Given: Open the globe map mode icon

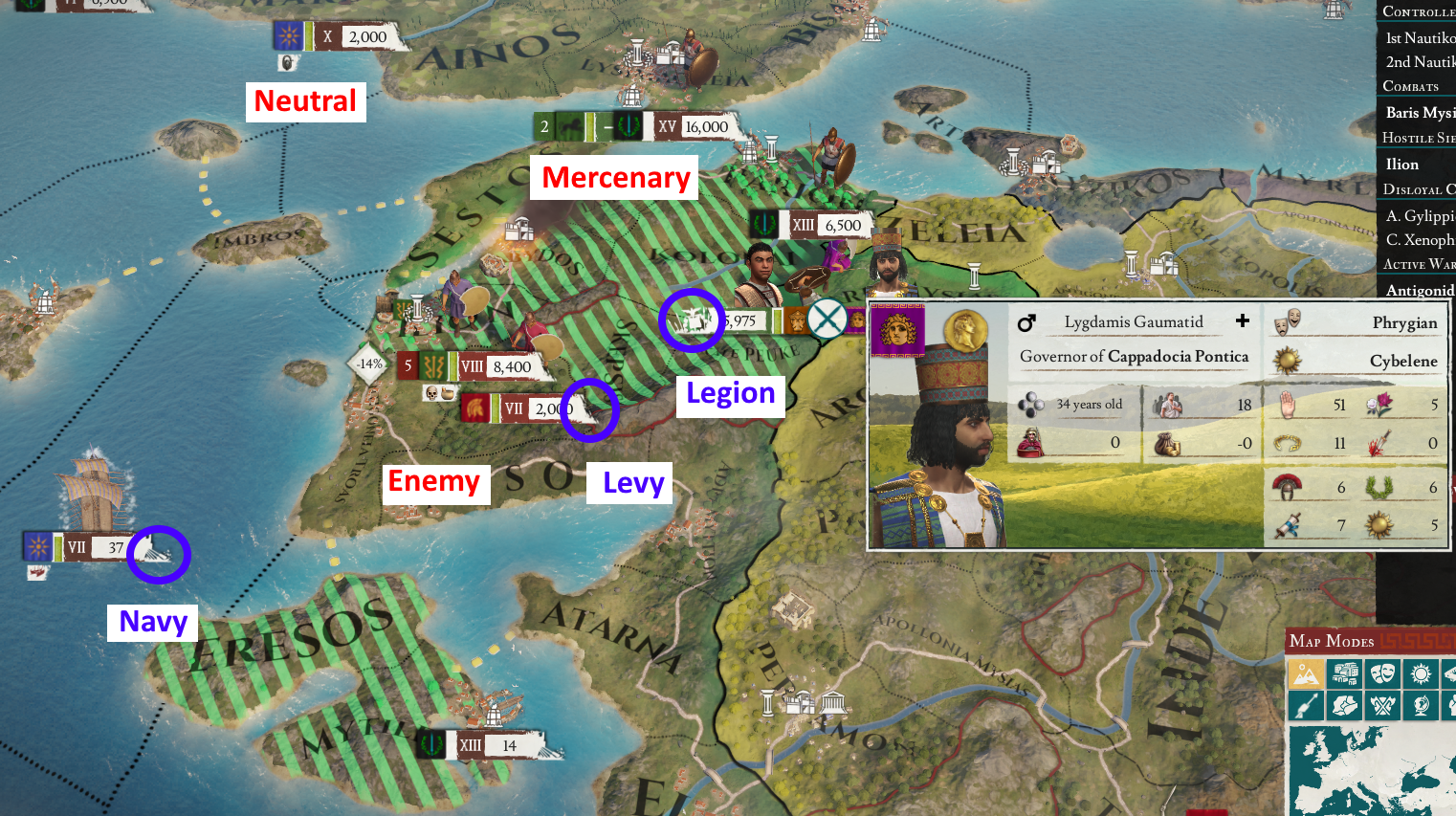Looking at the screenshot, I should (x=1420, y=705).
